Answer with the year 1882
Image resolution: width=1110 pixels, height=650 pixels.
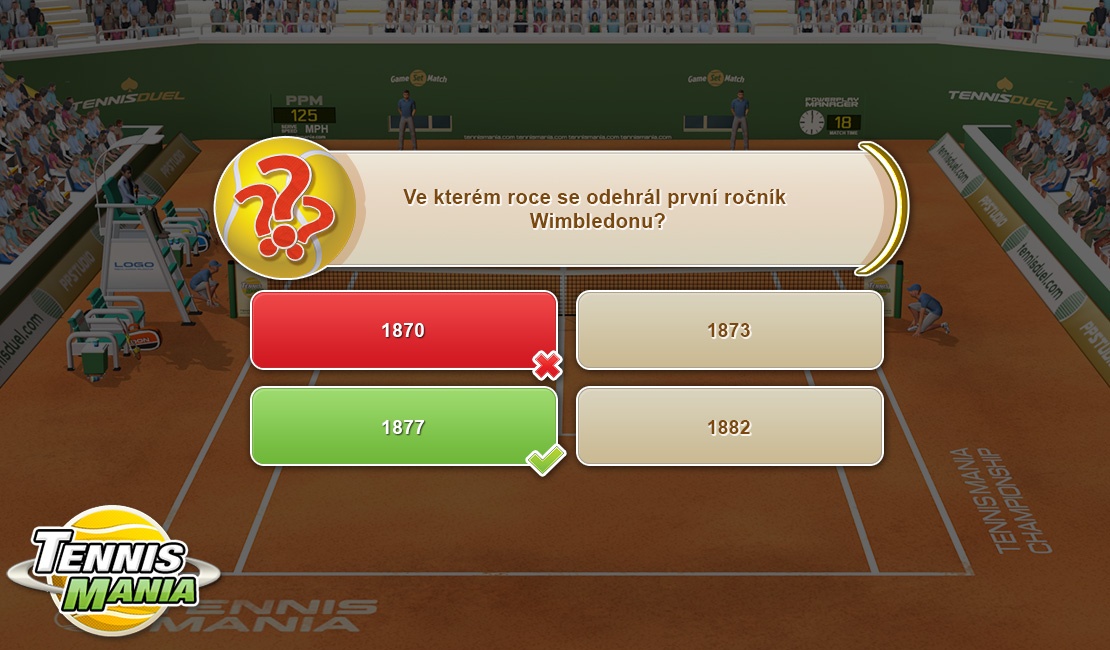click(729, 427)
